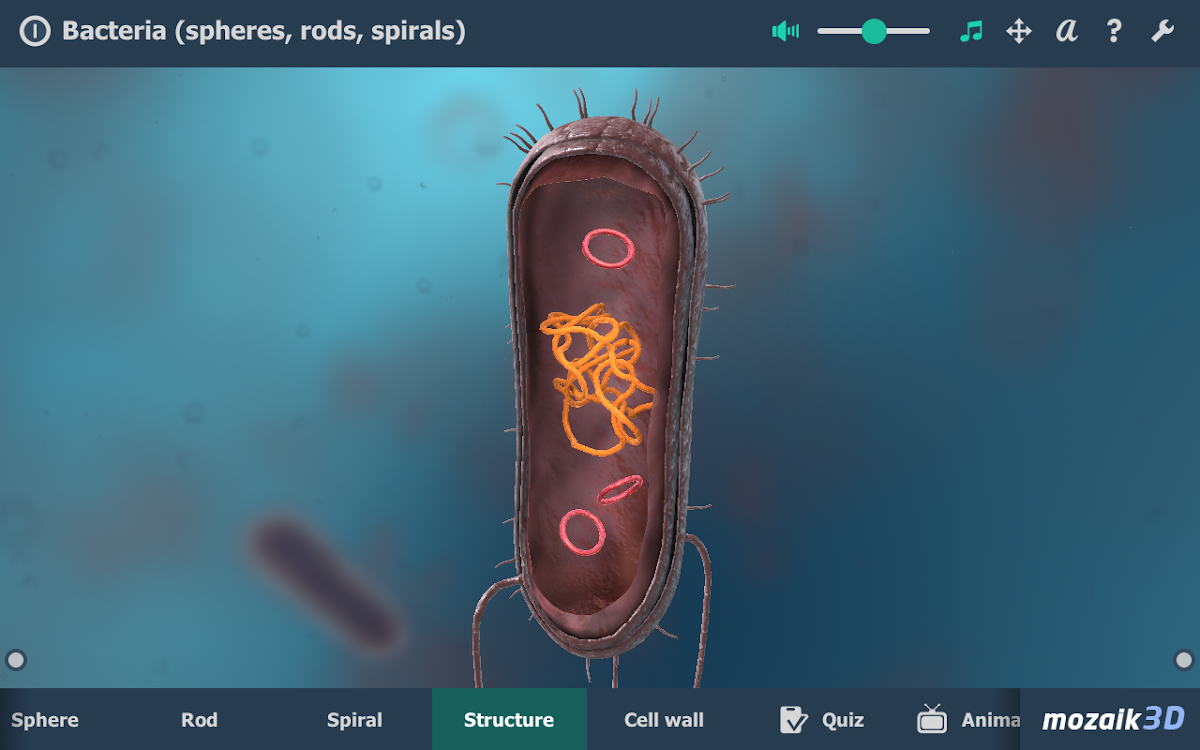
Task: Click the power exit icon
Action: pyautogui.click(x=34, y=32)
